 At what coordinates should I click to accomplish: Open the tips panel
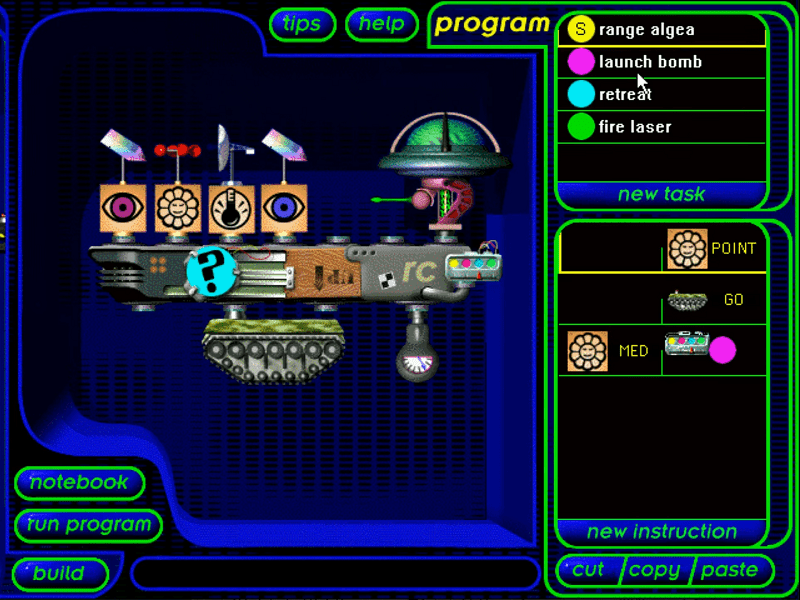point(302,24)
